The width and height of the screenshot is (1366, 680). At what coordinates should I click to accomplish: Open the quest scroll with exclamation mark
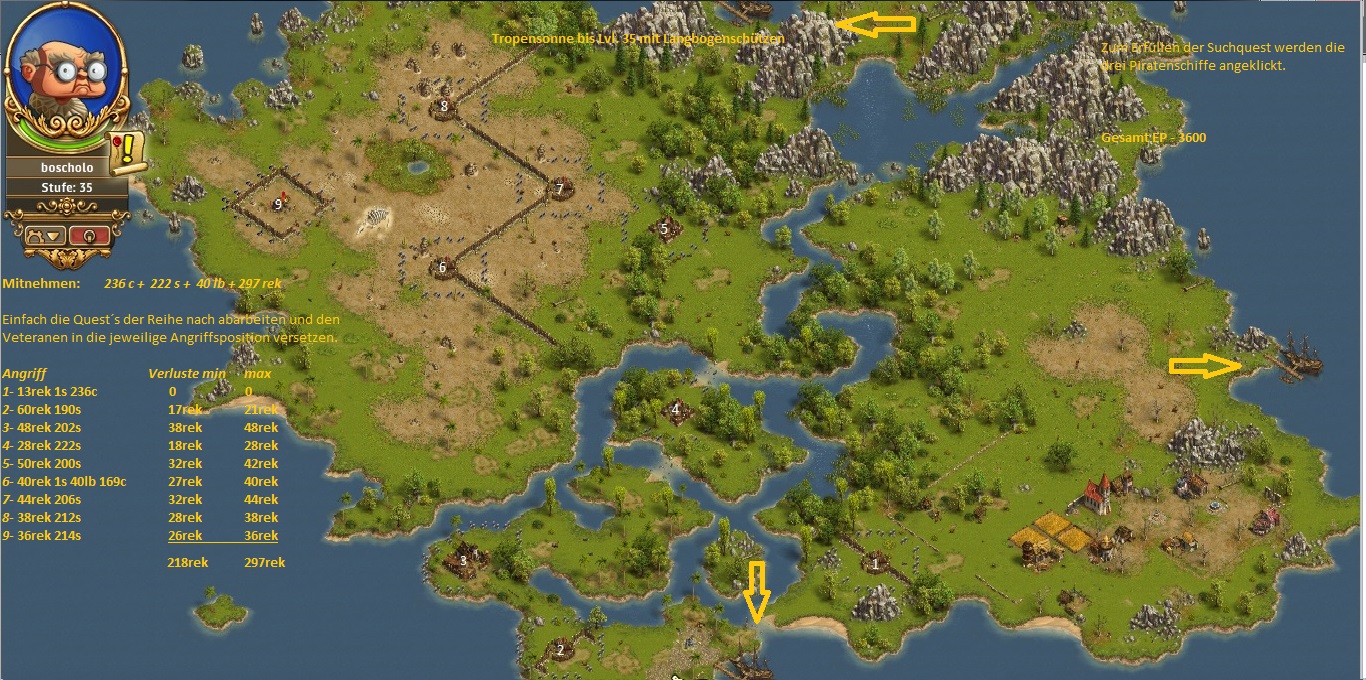coord(128,152)
